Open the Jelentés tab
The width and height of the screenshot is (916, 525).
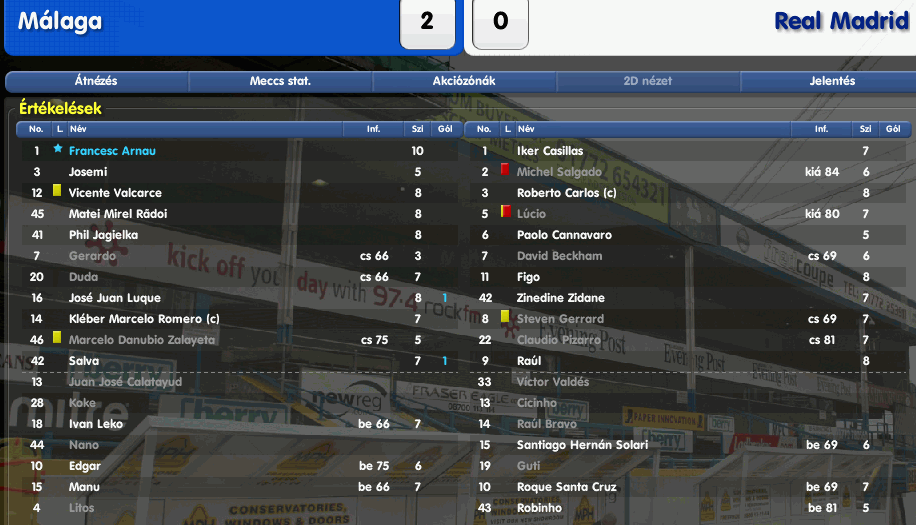pos(832,81)
